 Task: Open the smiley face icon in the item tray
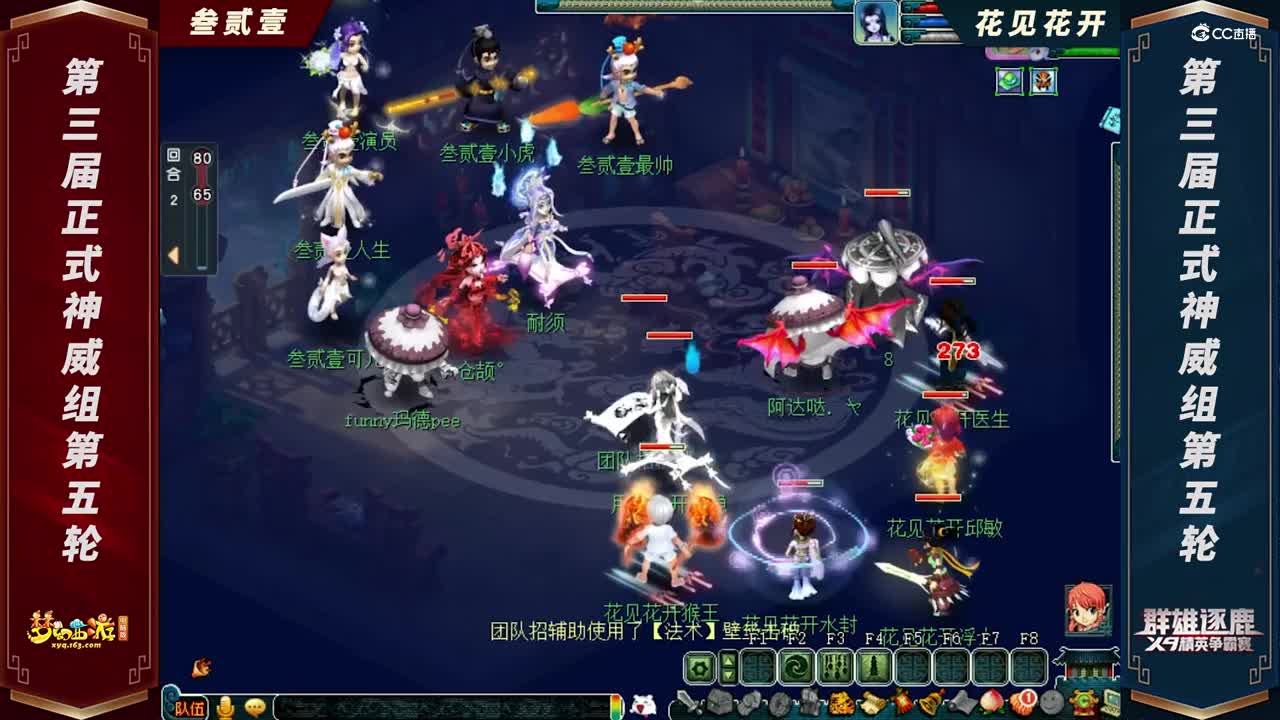click(1050, 702)
